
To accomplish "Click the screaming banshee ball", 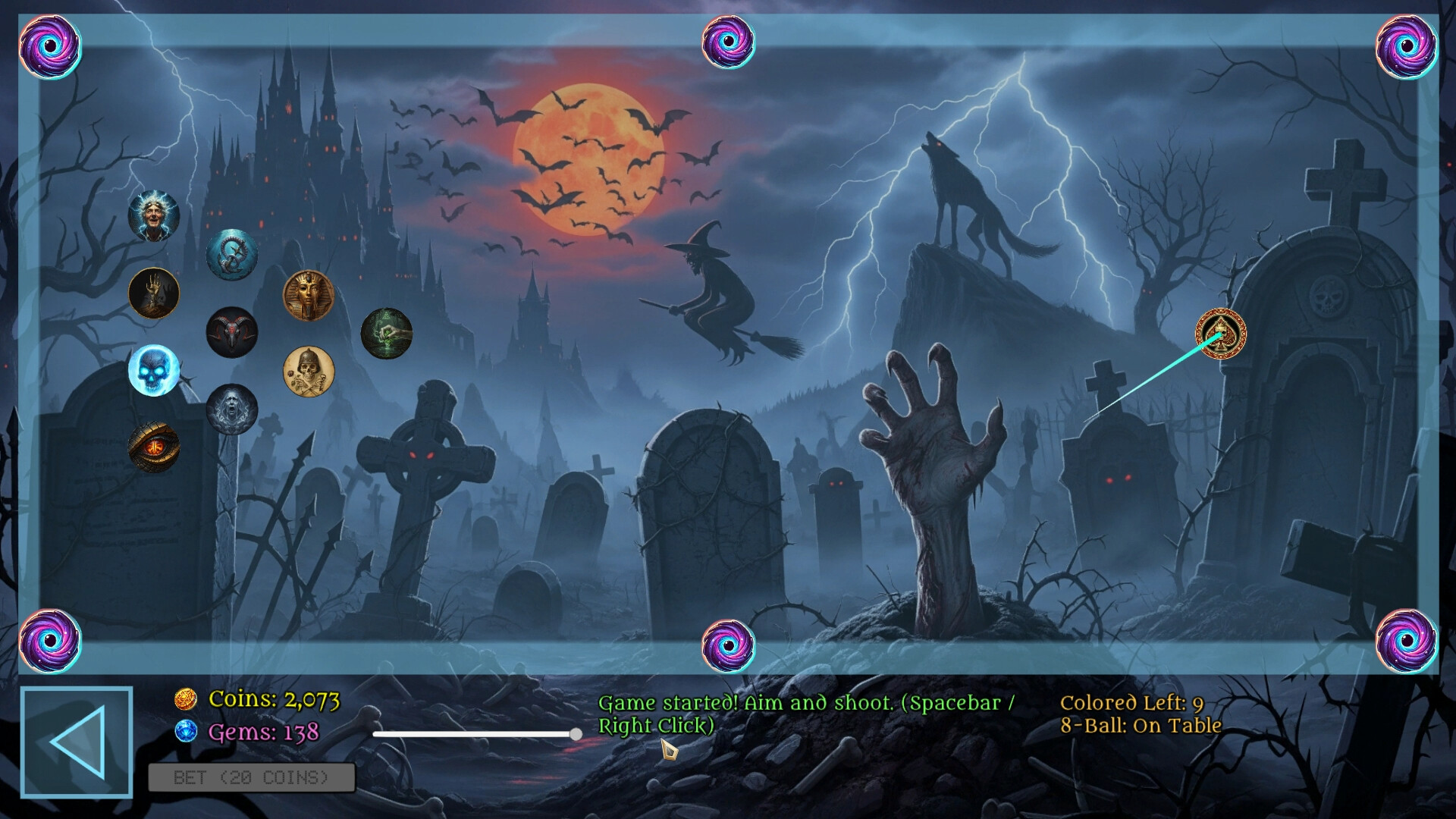I will pyautogui.click(x=232, y=410).
